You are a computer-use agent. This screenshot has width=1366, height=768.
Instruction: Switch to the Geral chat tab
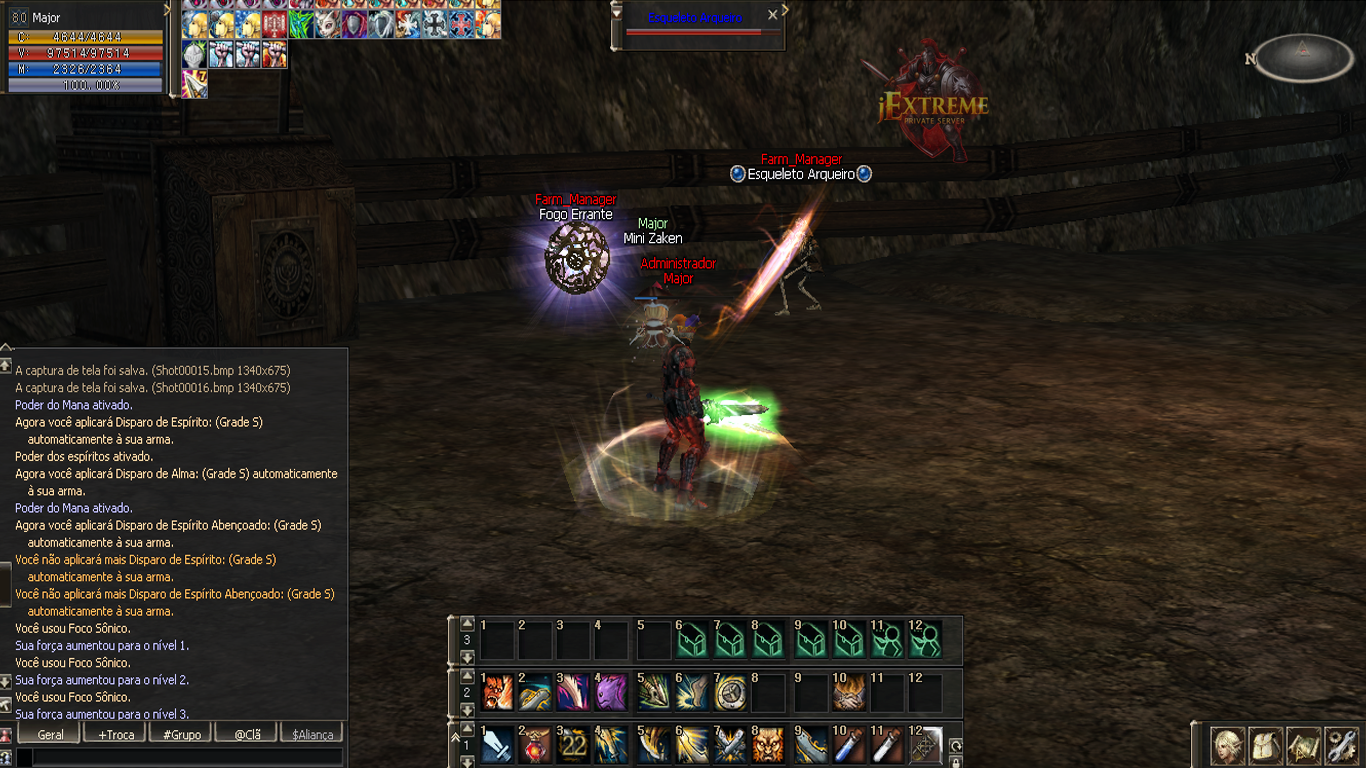click(x=50, y=734)
